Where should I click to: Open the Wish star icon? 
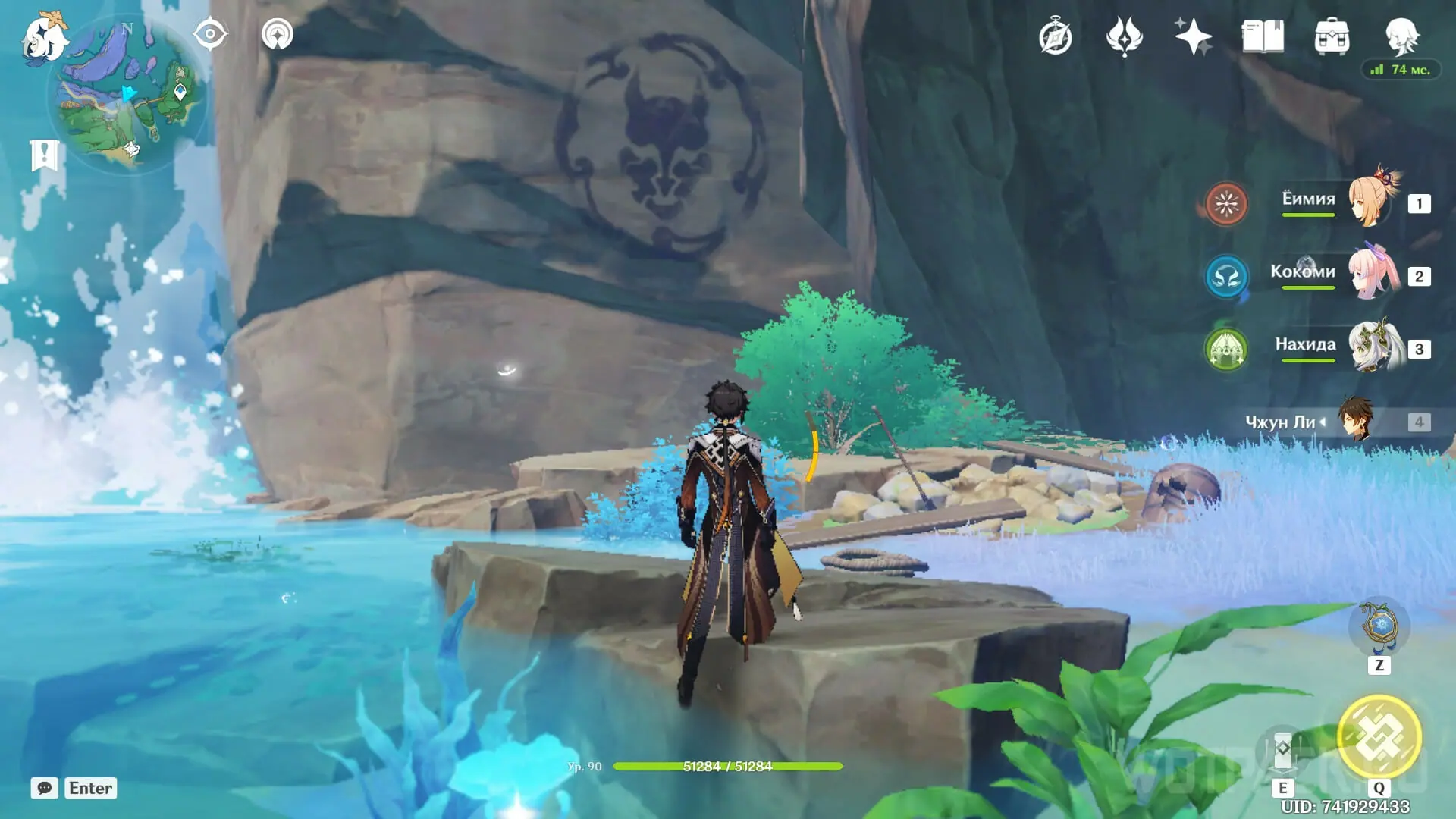[x=1193, y=37]
